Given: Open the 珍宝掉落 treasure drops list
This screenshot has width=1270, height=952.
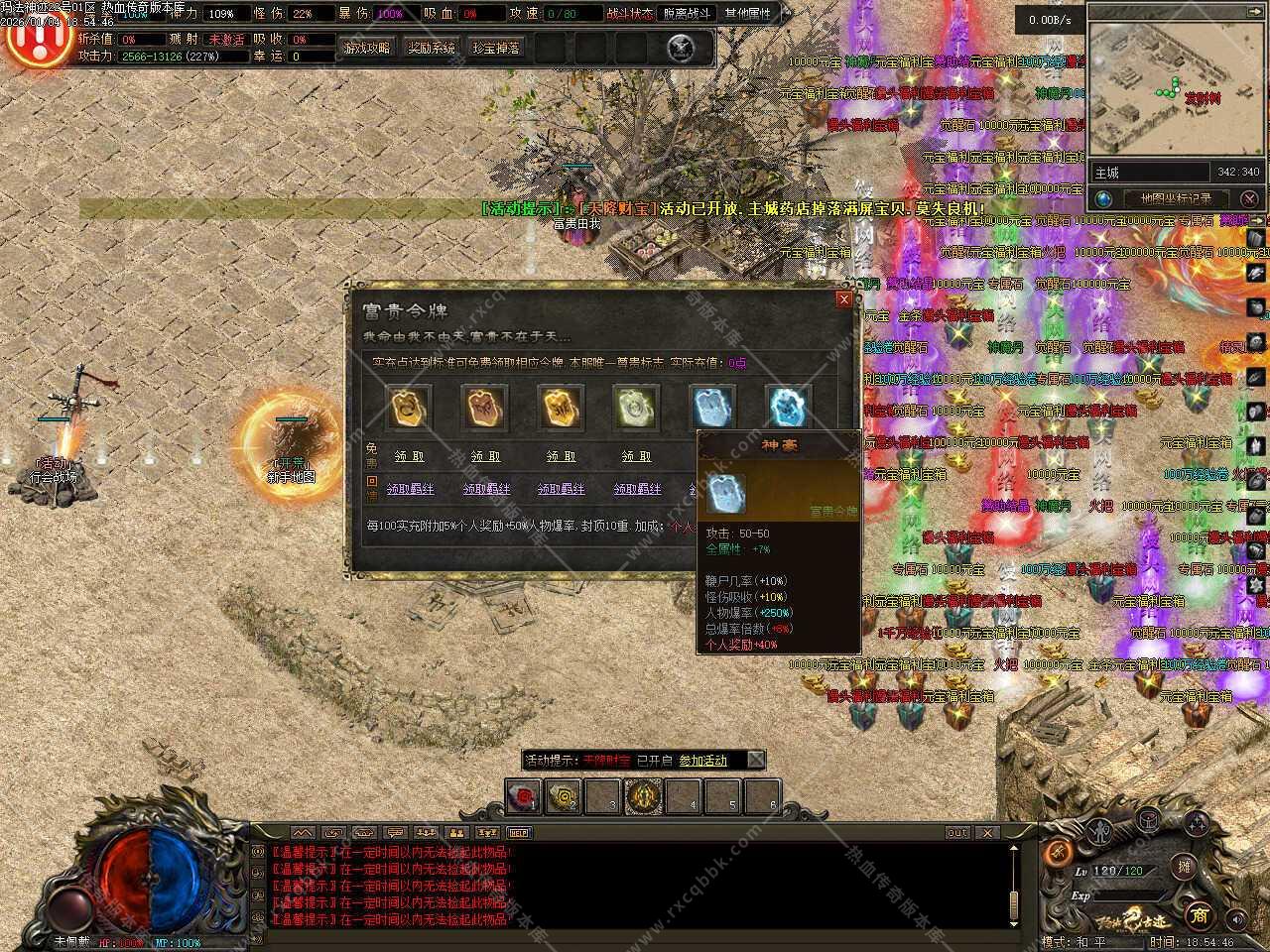Looking at the screenshot, I should 496,48.
